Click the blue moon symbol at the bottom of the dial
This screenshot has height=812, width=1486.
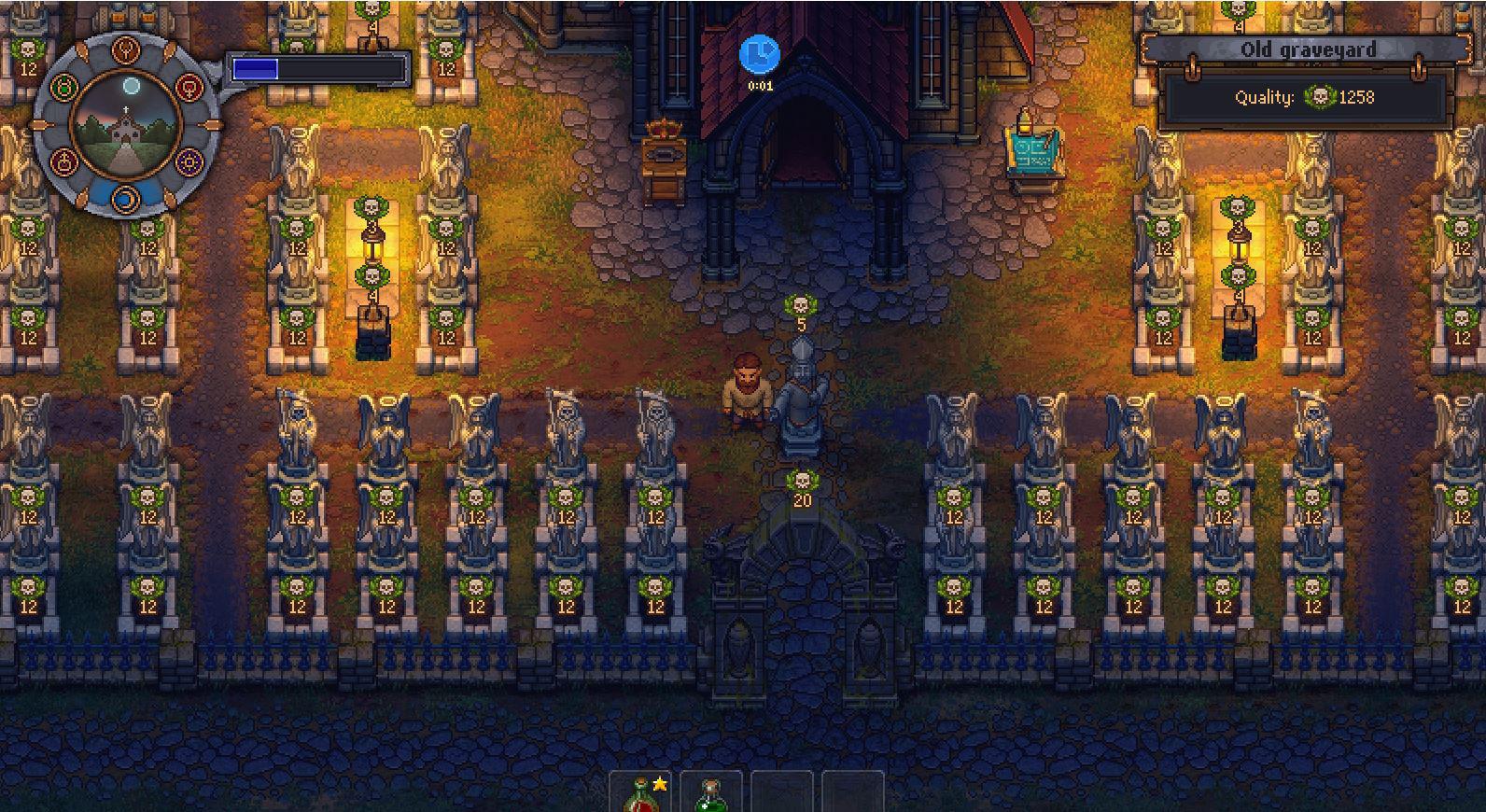tap(124, 196)
